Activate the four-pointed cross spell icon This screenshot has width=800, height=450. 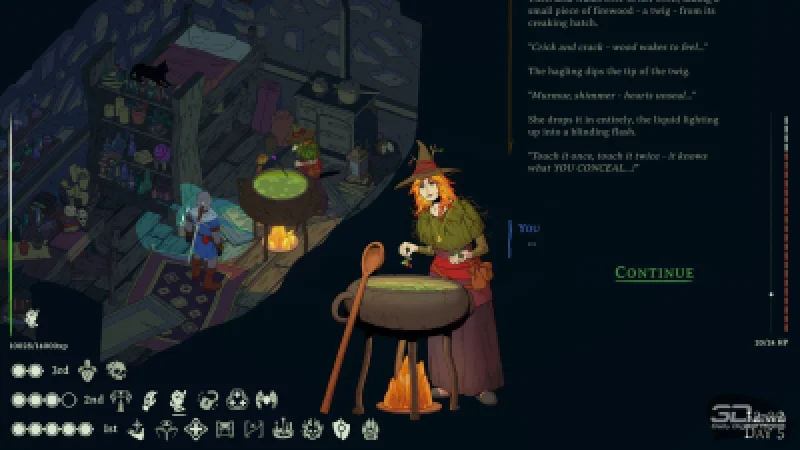[195, 429]
